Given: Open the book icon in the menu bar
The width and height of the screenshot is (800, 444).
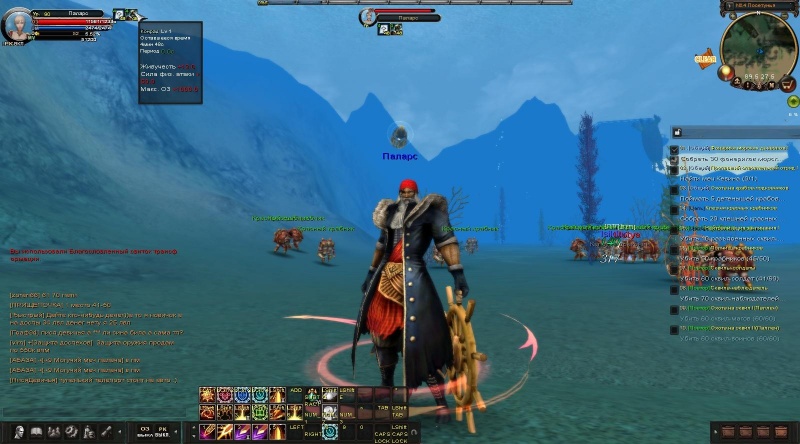Looking at the screenshot, I should coord(34,432).
